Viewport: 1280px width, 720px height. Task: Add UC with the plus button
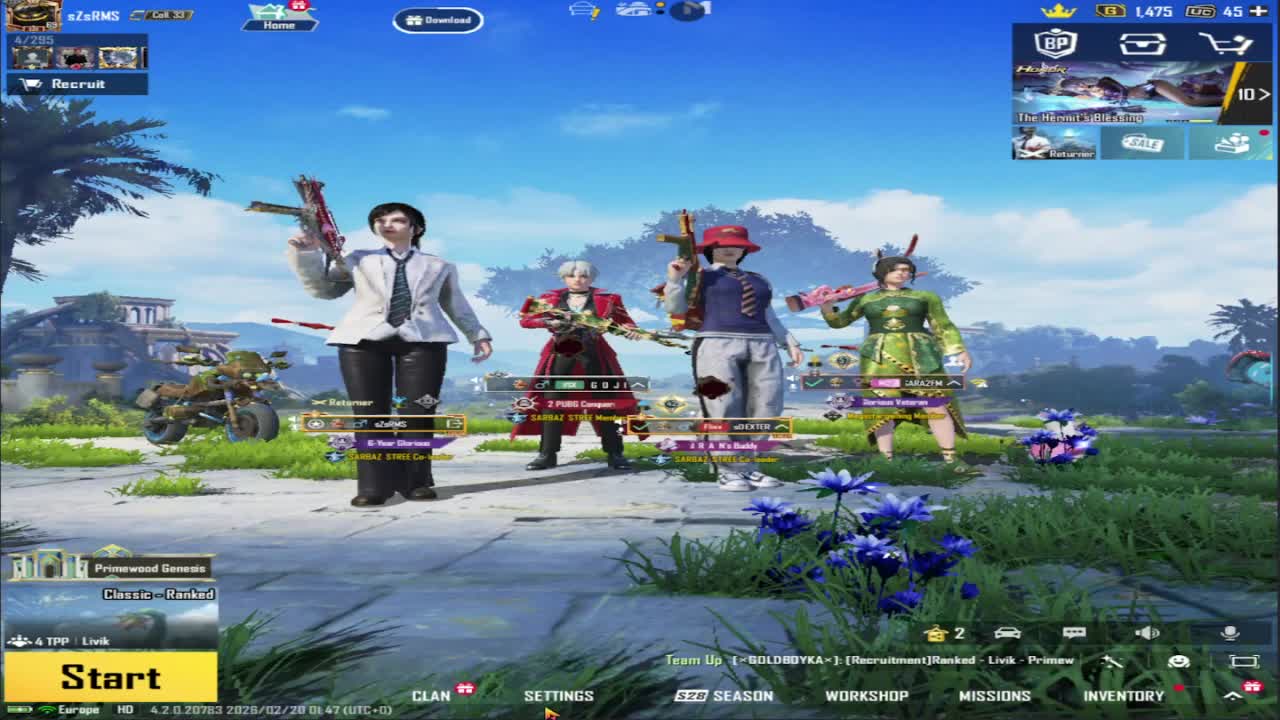1259,11
